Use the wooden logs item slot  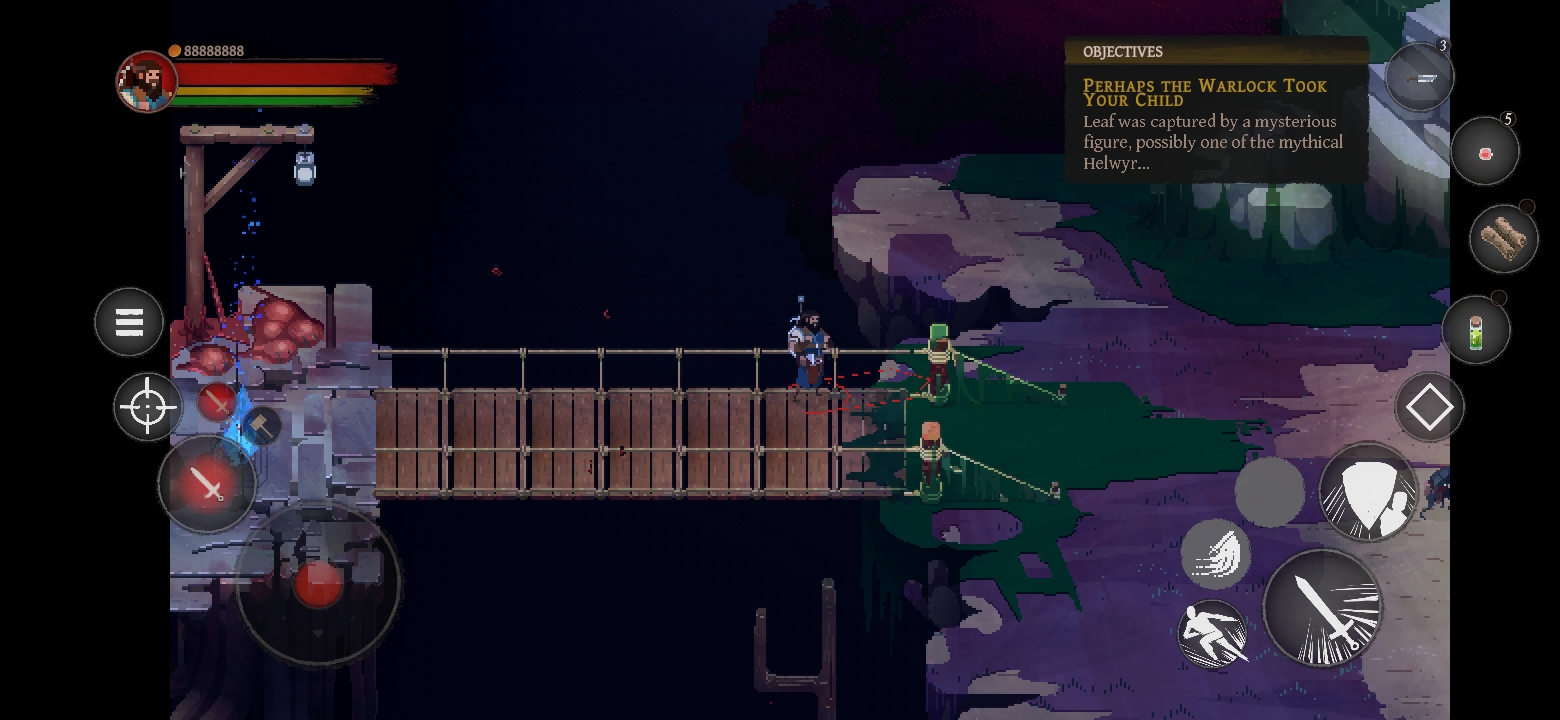[x=1503, y=238]
